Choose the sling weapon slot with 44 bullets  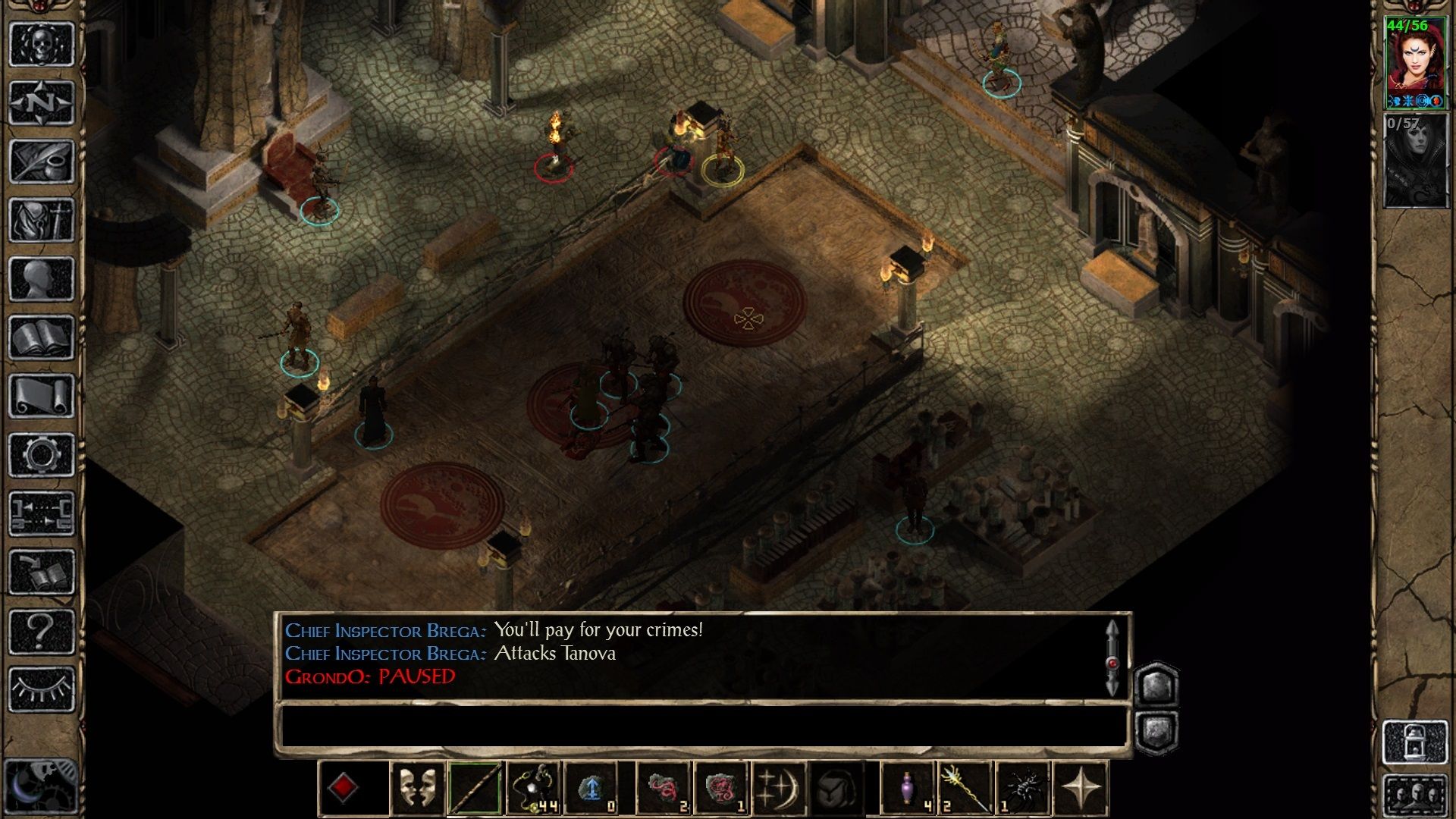coord(534,789)
